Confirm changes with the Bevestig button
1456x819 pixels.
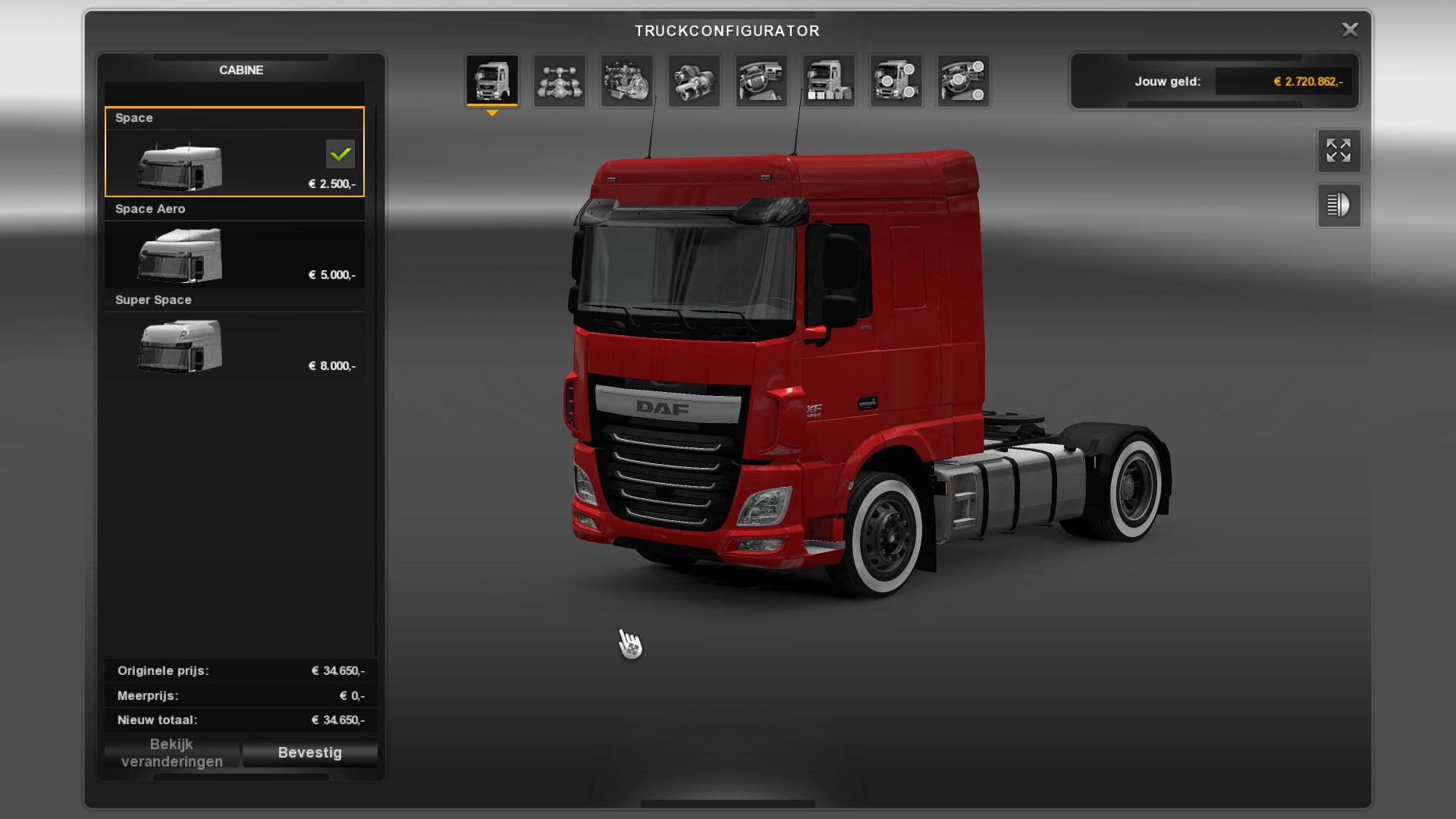[309, 752]
